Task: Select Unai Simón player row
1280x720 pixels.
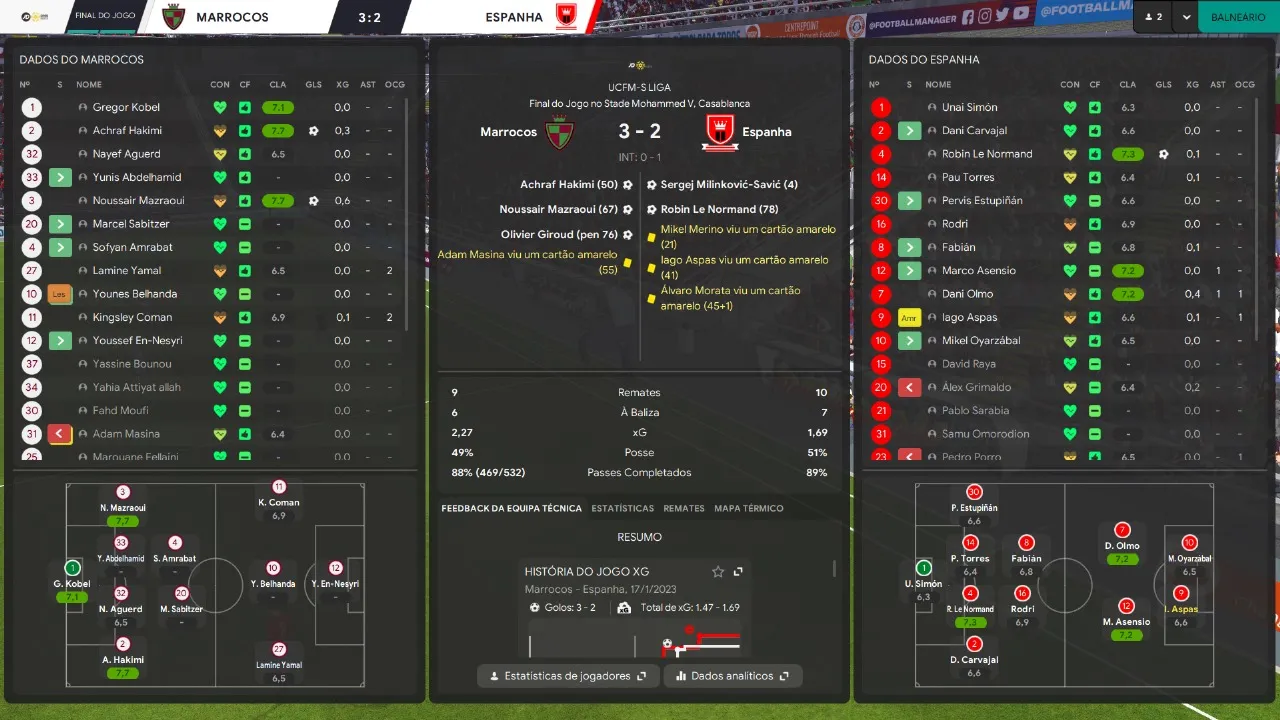Action: [x=969, y=107]
